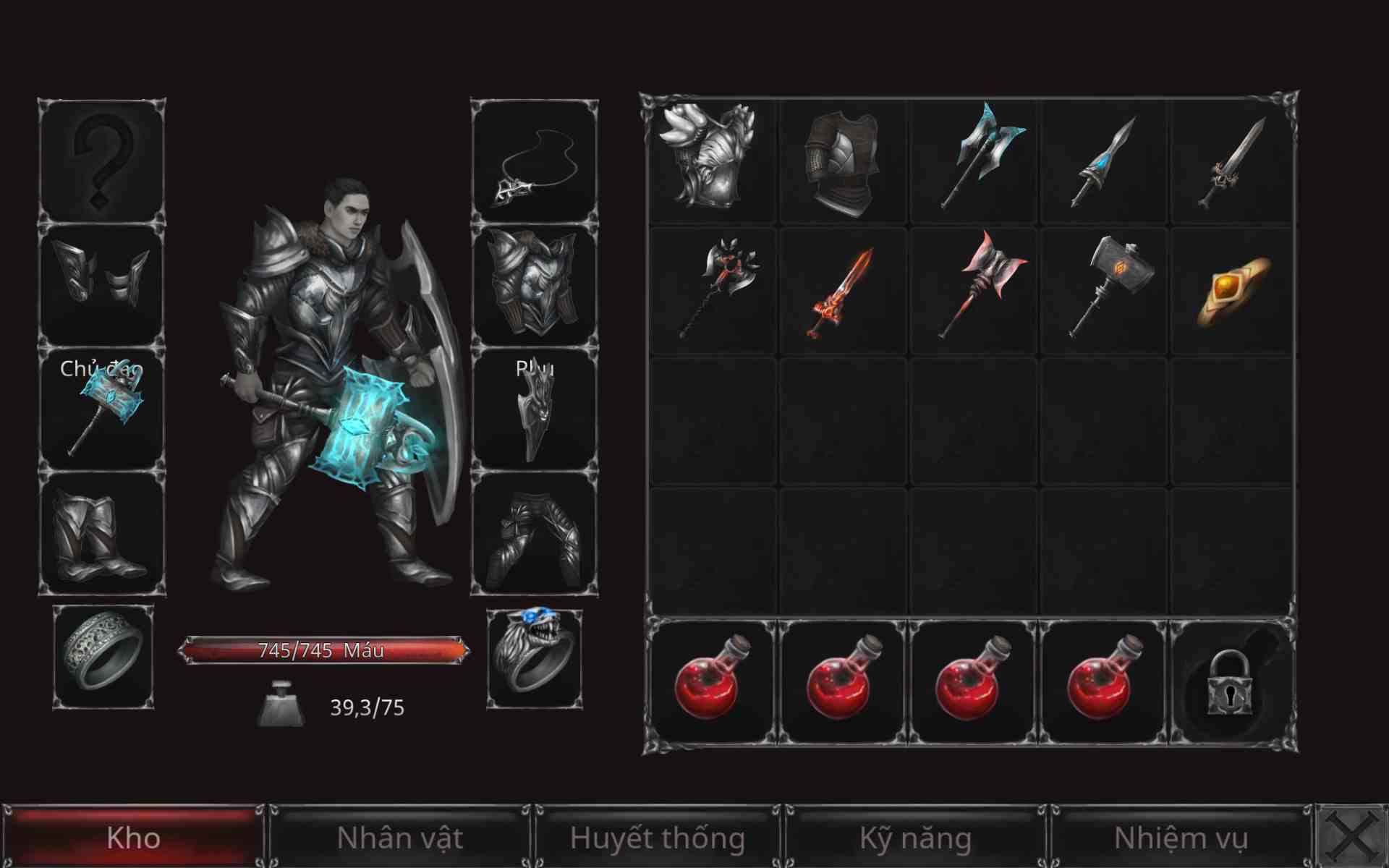Show the Kỹ năng tab
The width and height of the screenshot is (1389, 868).
point(915,838)
